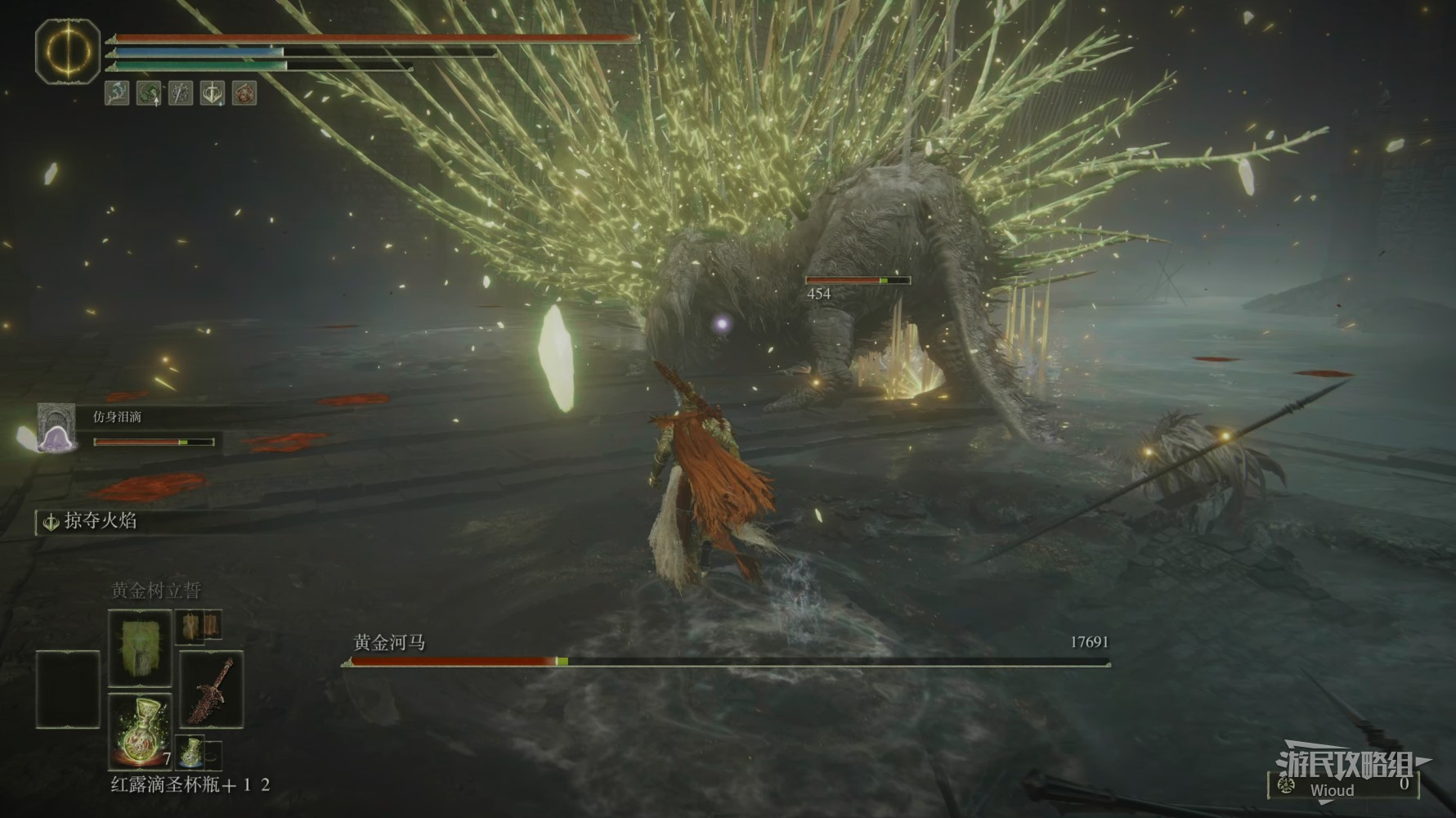Image resolution: width=1456 pixels, height=818 pixels.
Task: Click the glowing Elden Ring rune emblem
Action: [x=68, y=52]
